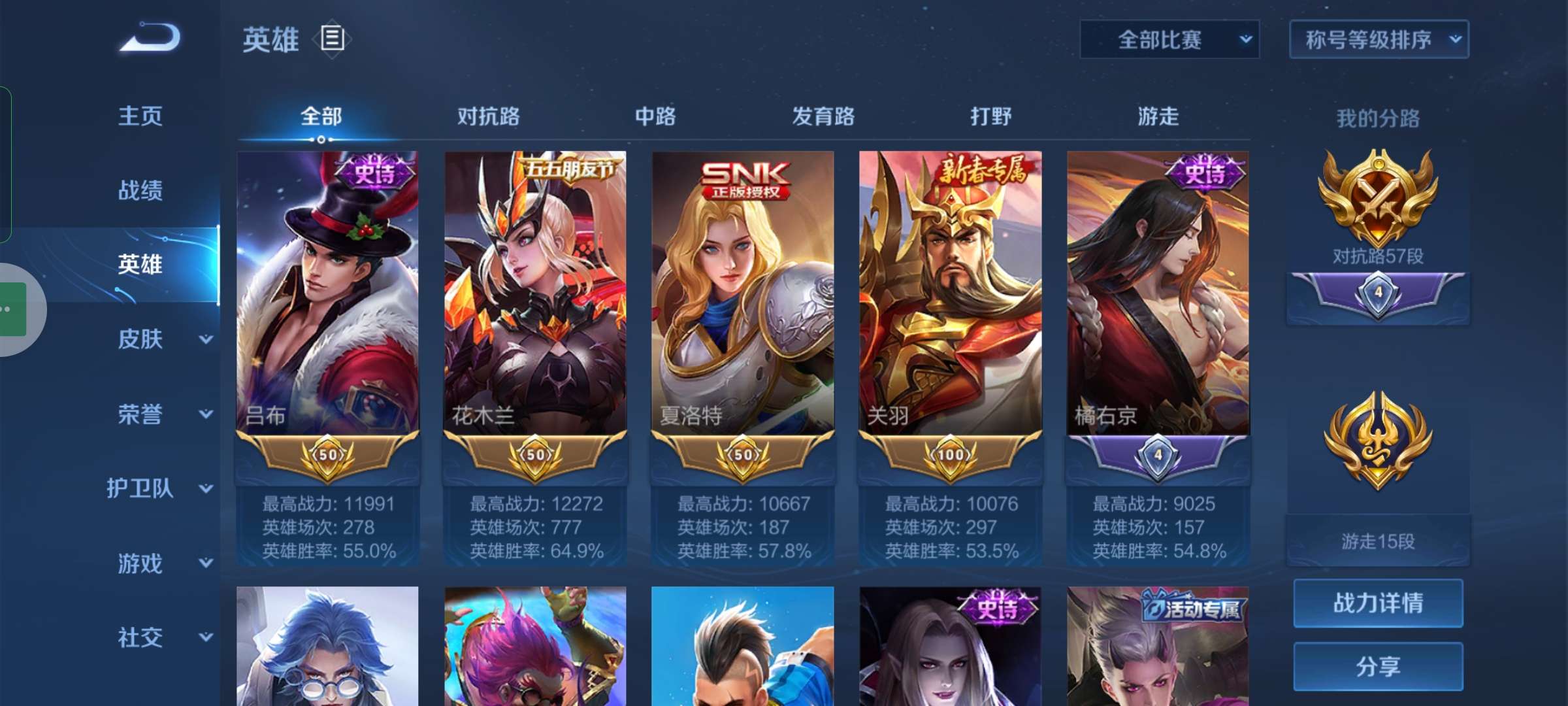Screen dimensions: 1568x706
Task: Open the 称号等级排序 sorting dropdown
Action: [x=1380, y=39]
